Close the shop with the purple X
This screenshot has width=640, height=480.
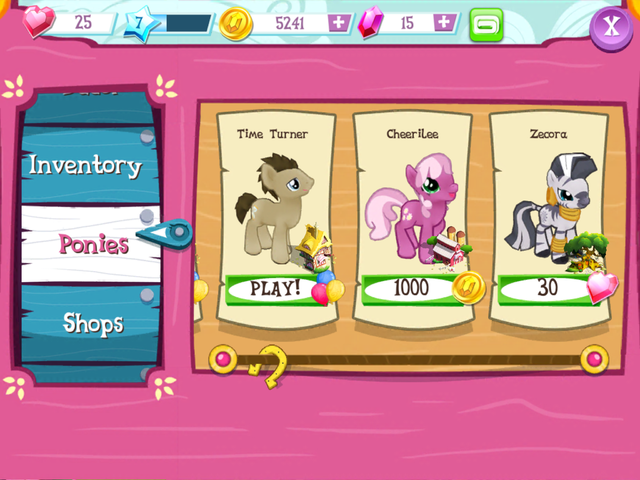click(610, 25)
